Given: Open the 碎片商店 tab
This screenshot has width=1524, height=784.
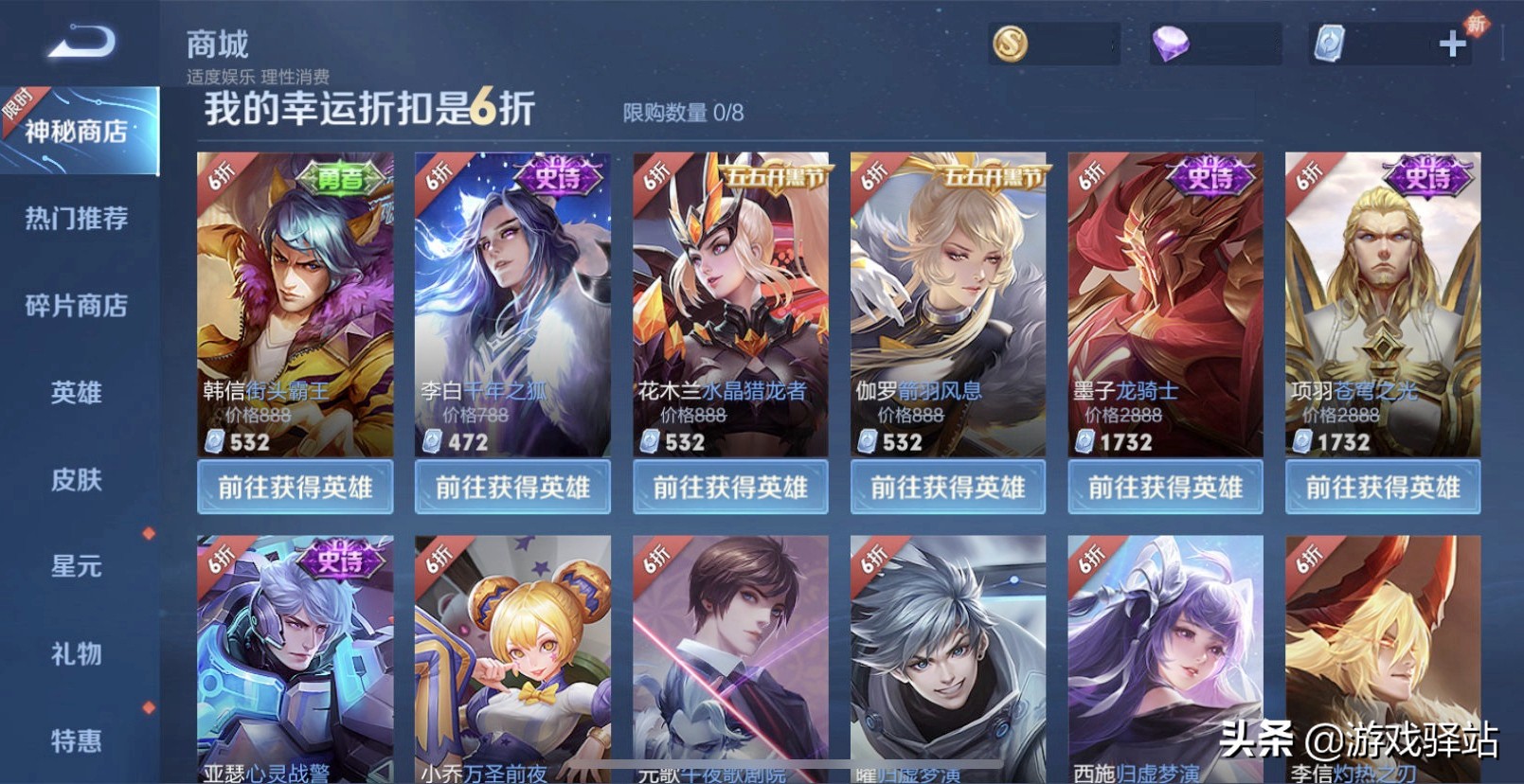Looking at the screenshot, I should (77, 306).
